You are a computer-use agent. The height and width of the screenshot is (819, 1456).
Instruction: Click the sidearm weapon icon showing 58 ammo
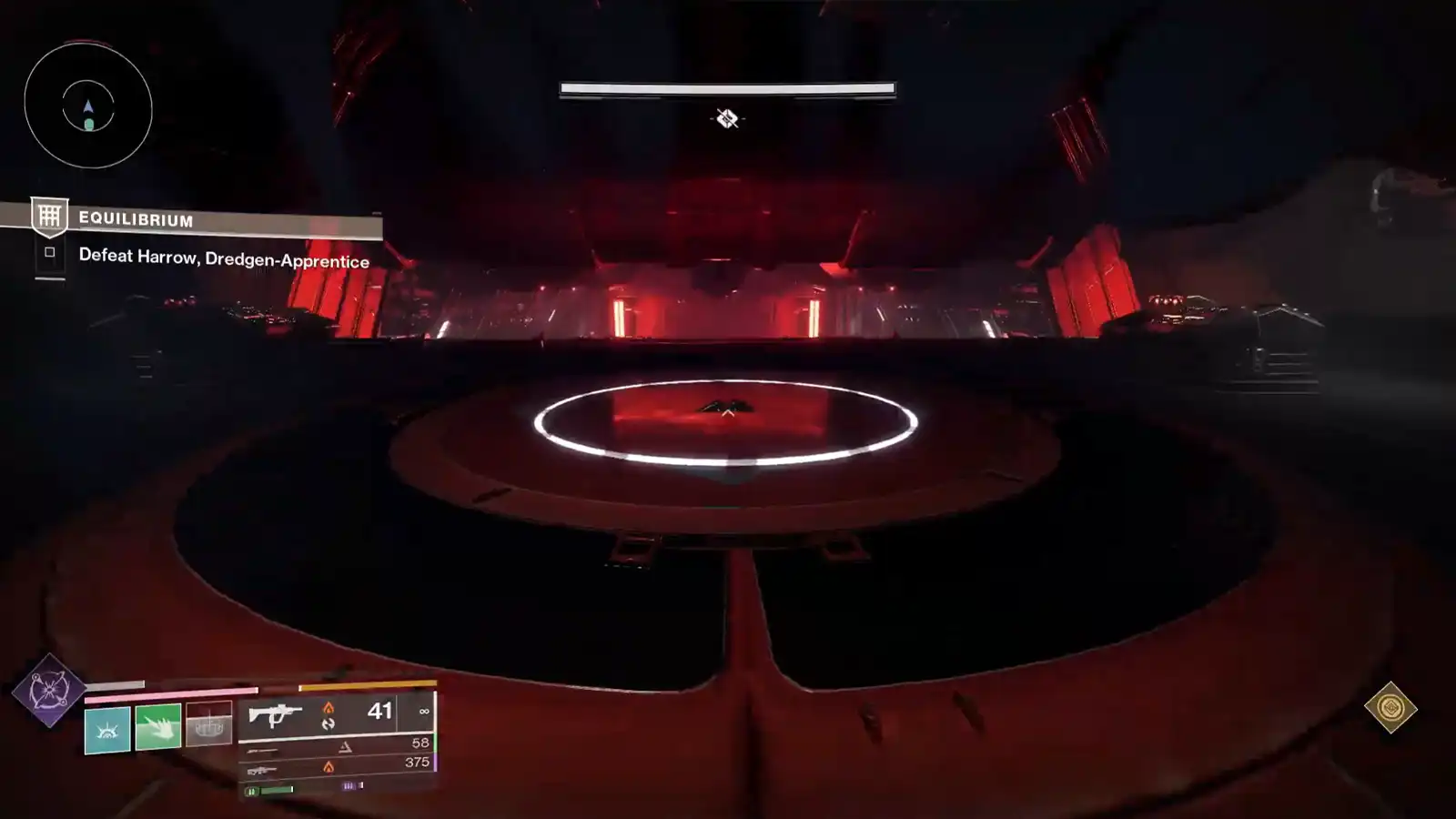(263, 749)
